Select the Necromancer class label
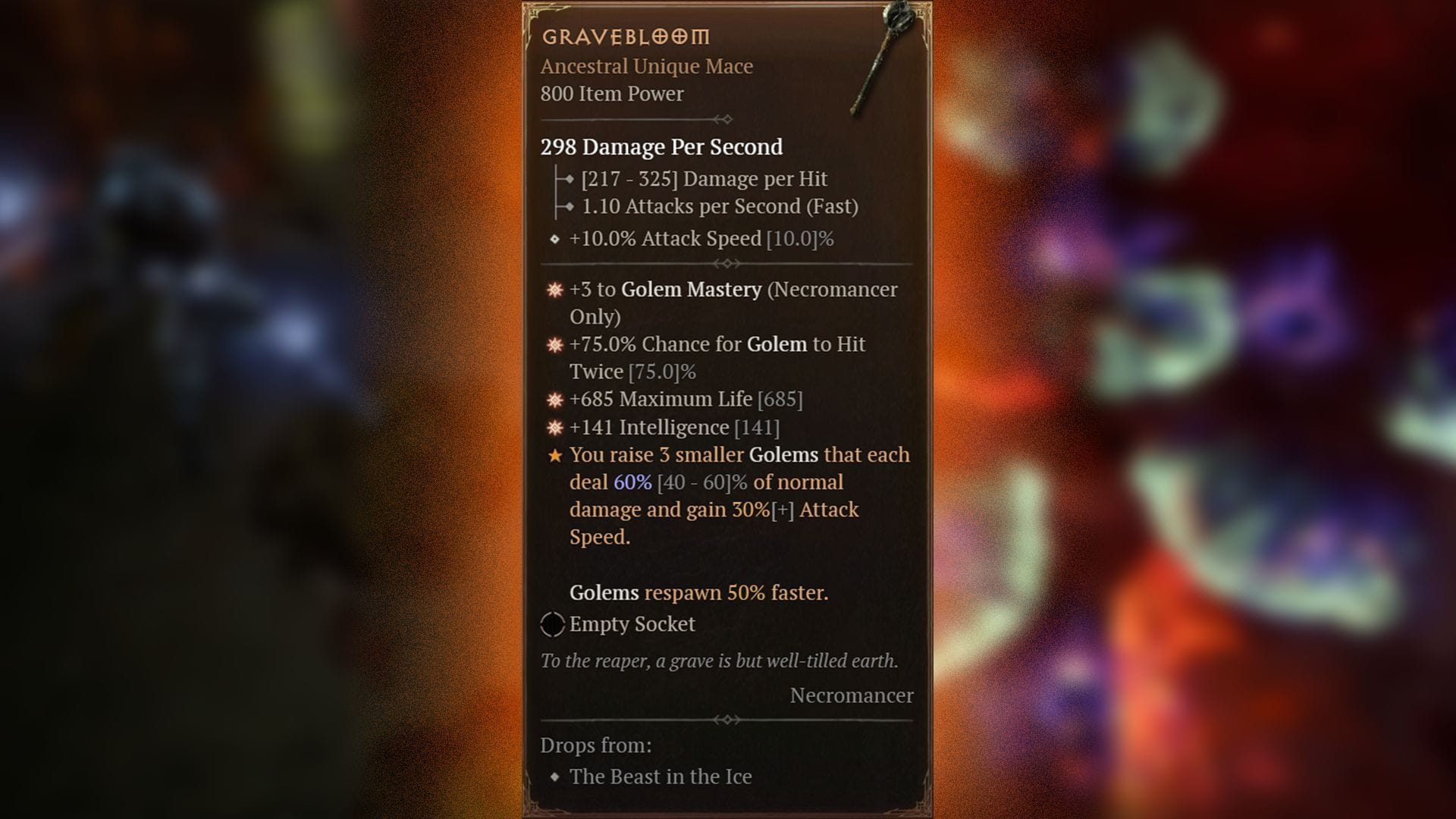 pos(851,695)
